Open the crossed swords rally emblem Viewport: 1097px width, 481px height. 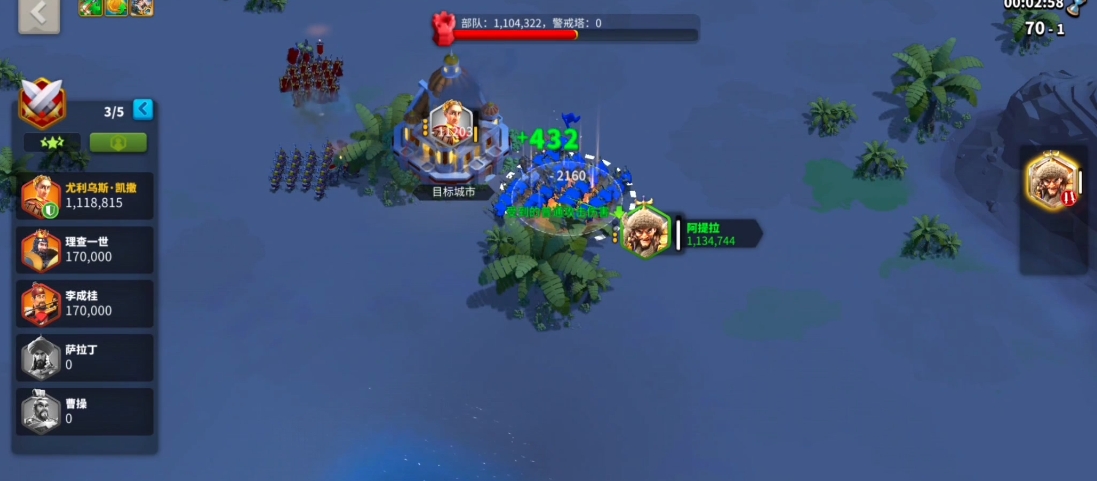pyautogui.click(x=42, y=101)
